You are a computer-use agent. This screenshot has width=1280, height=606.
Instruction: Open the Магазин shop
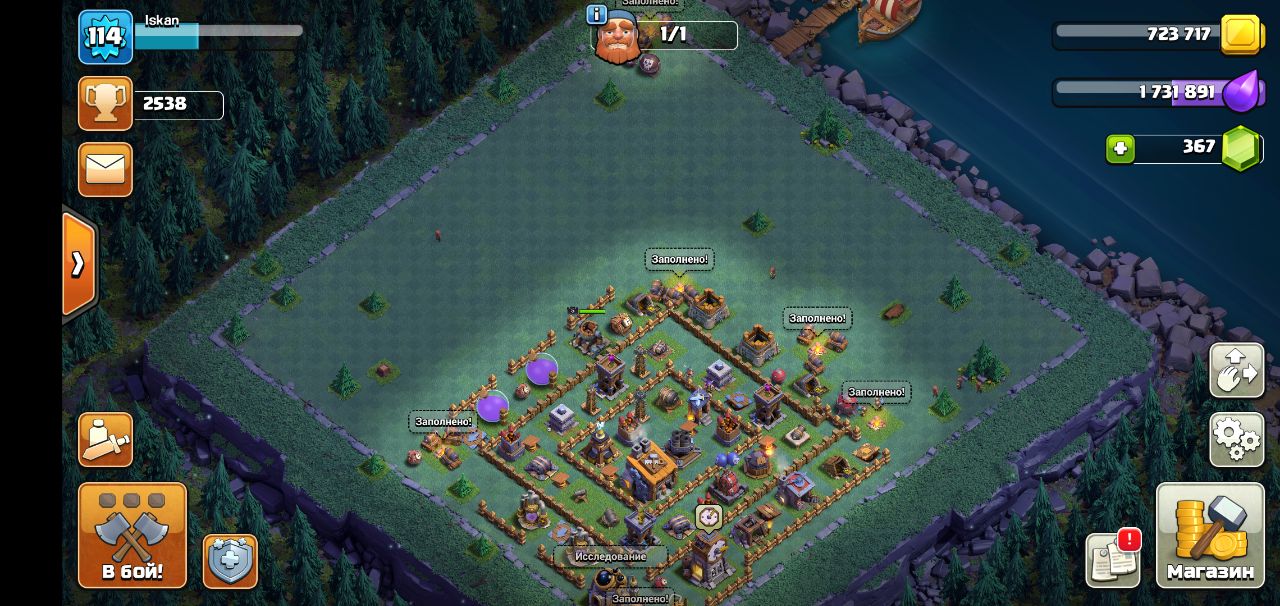1209,535
